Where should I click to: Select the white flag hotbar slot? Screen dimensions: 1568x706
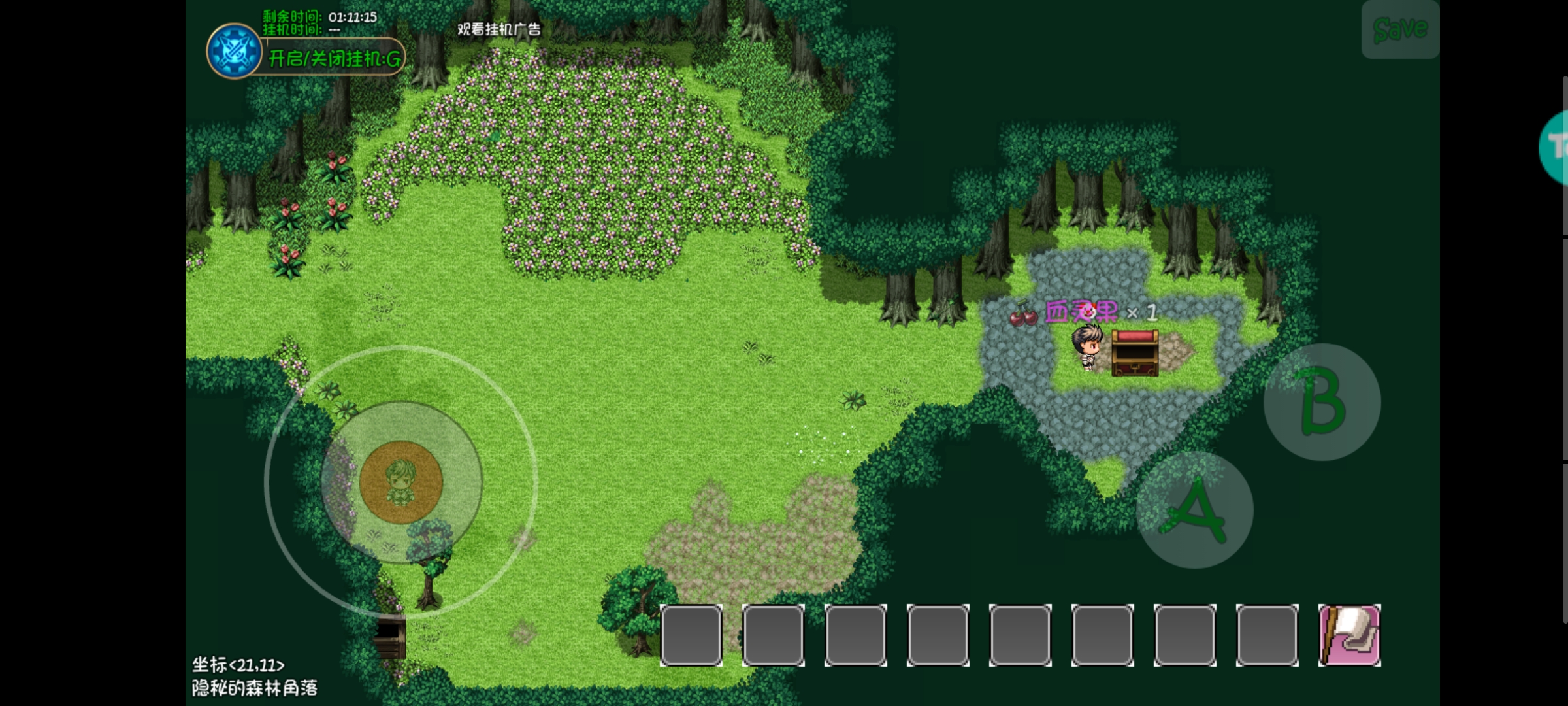(1349, 635)
